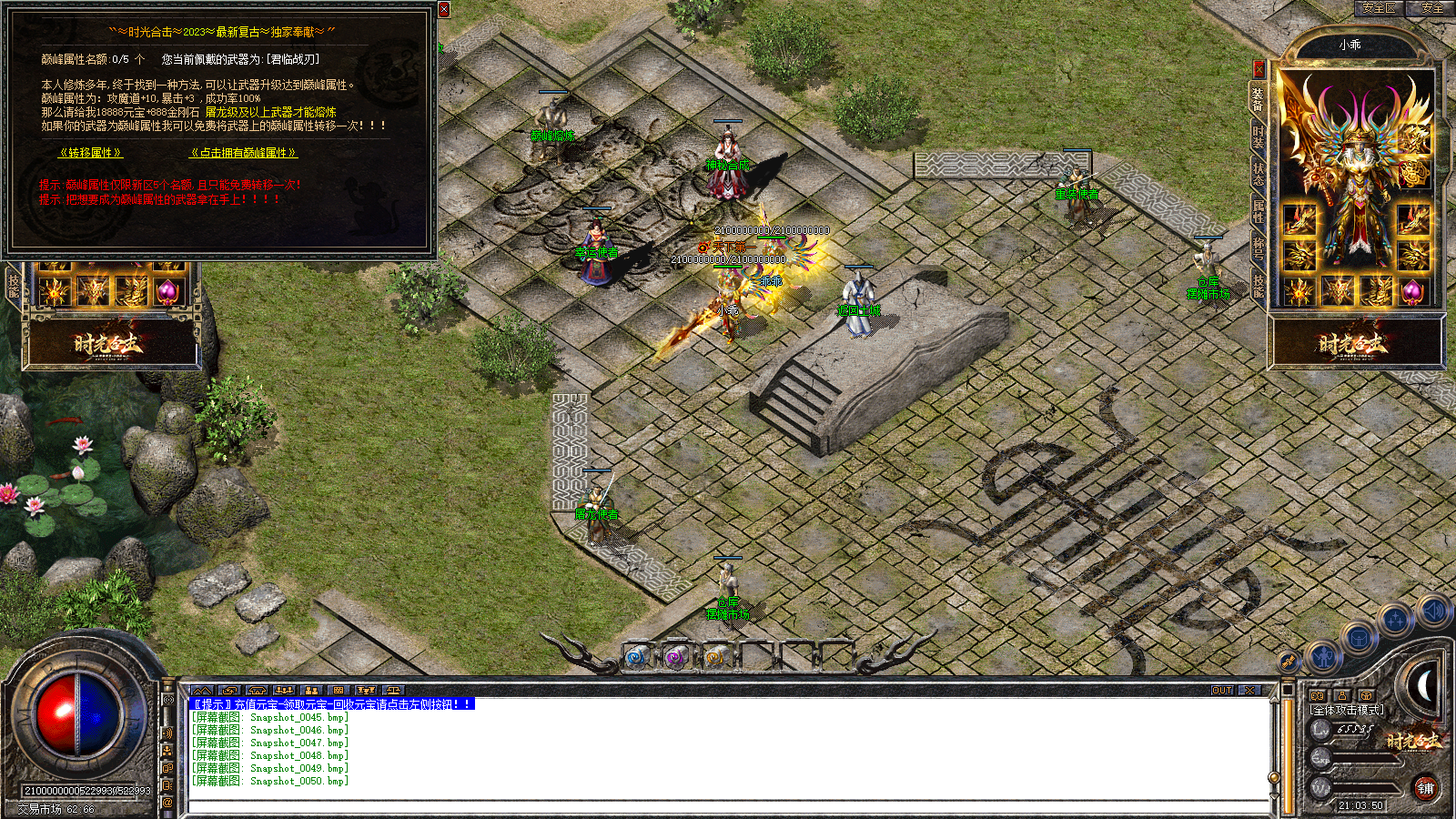1456x819 pixels.
Task: Click the zigzag trend icon in chat toolbar
Action: click(202, 687)
